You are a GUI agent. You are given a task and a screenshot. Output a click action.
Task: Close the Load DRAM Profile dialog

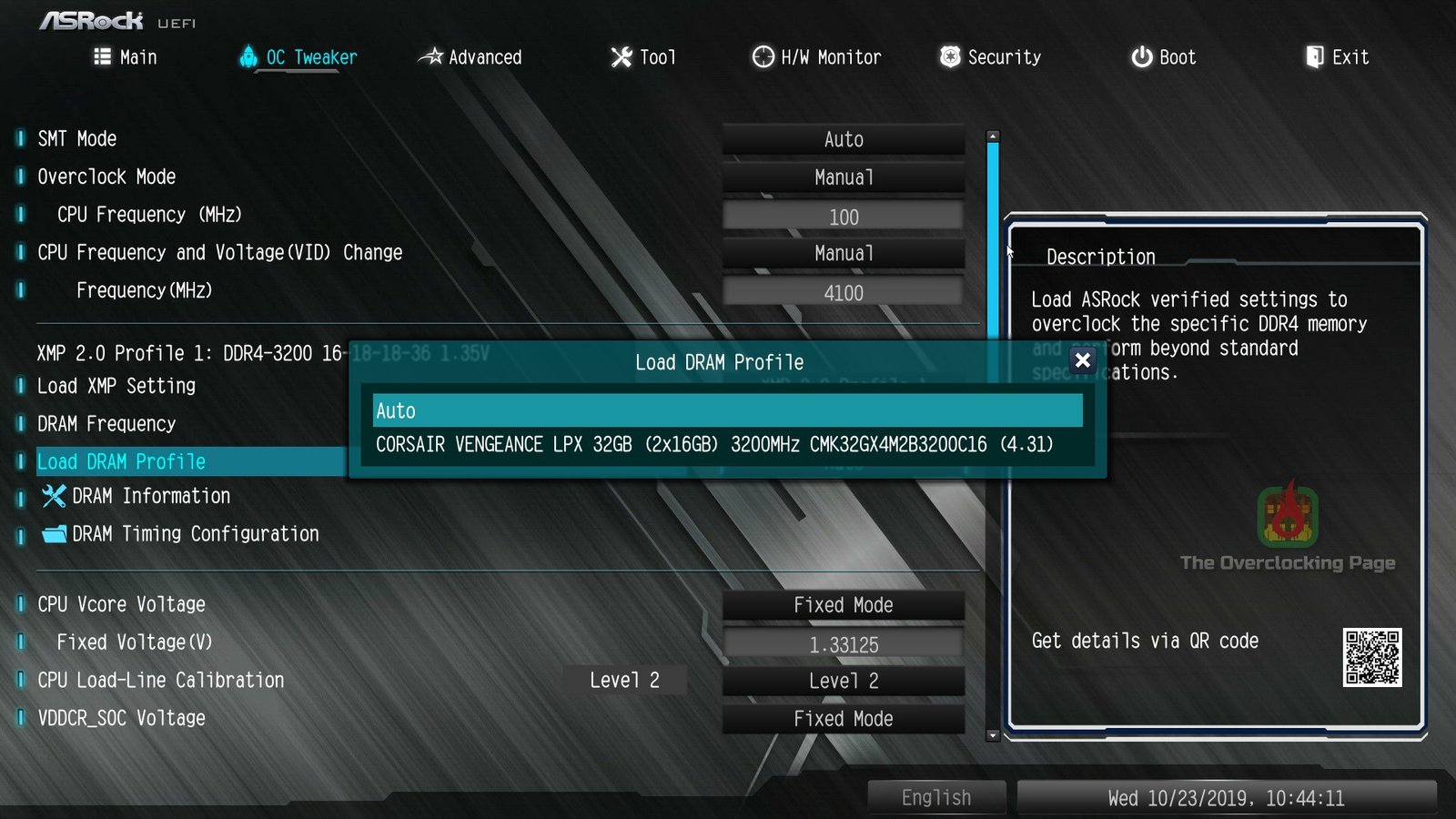[1081, 360]
